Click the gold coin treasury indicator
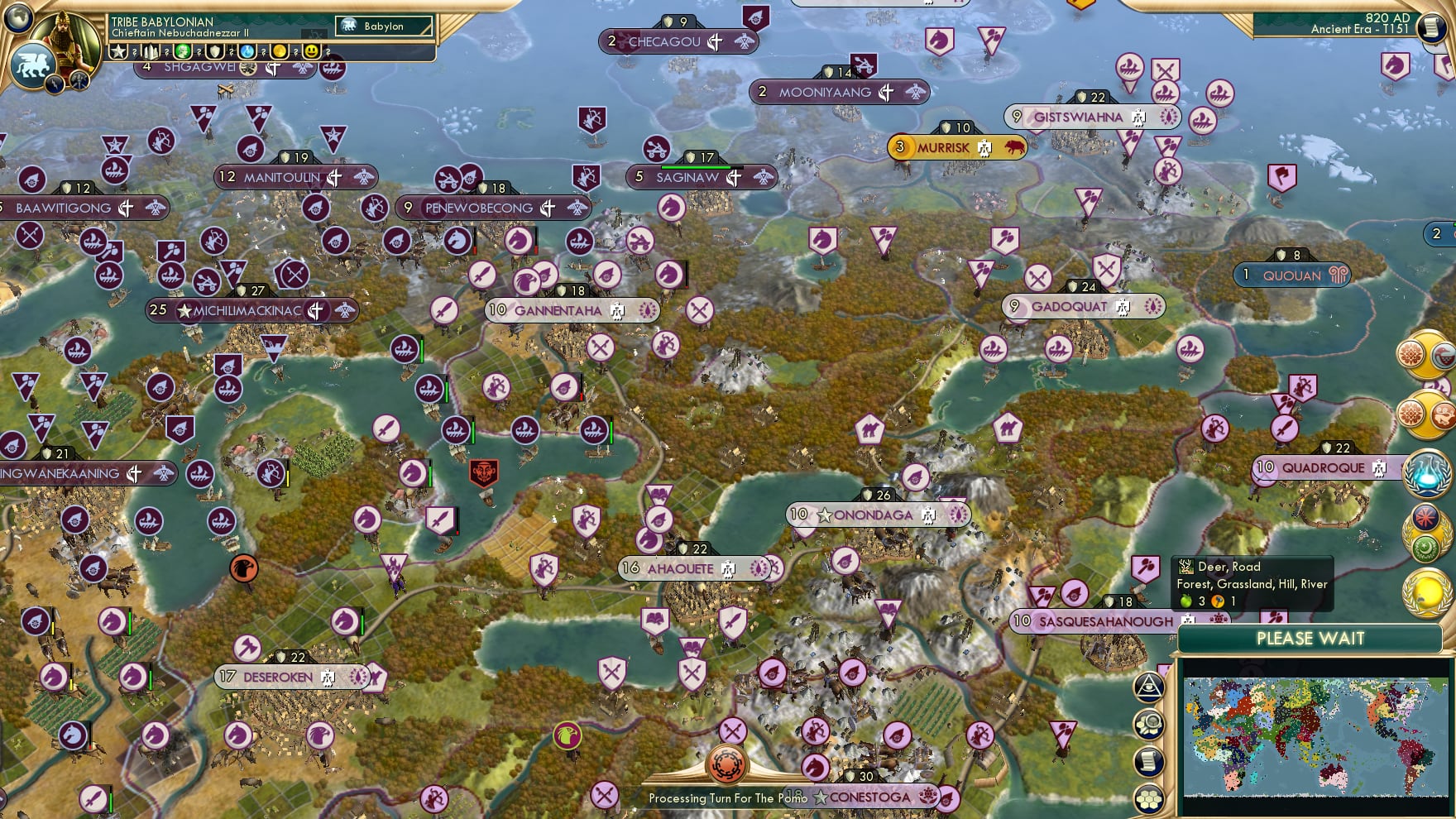 click(281, 51)
